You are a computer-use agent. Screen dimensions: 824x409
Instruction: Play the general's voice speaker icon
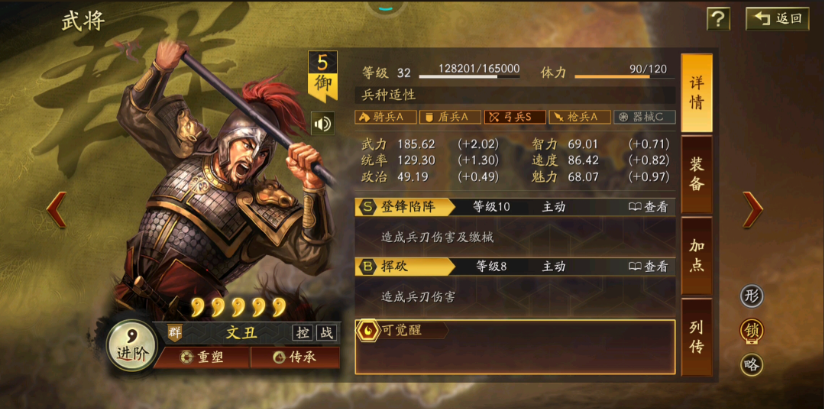(322, 123)
